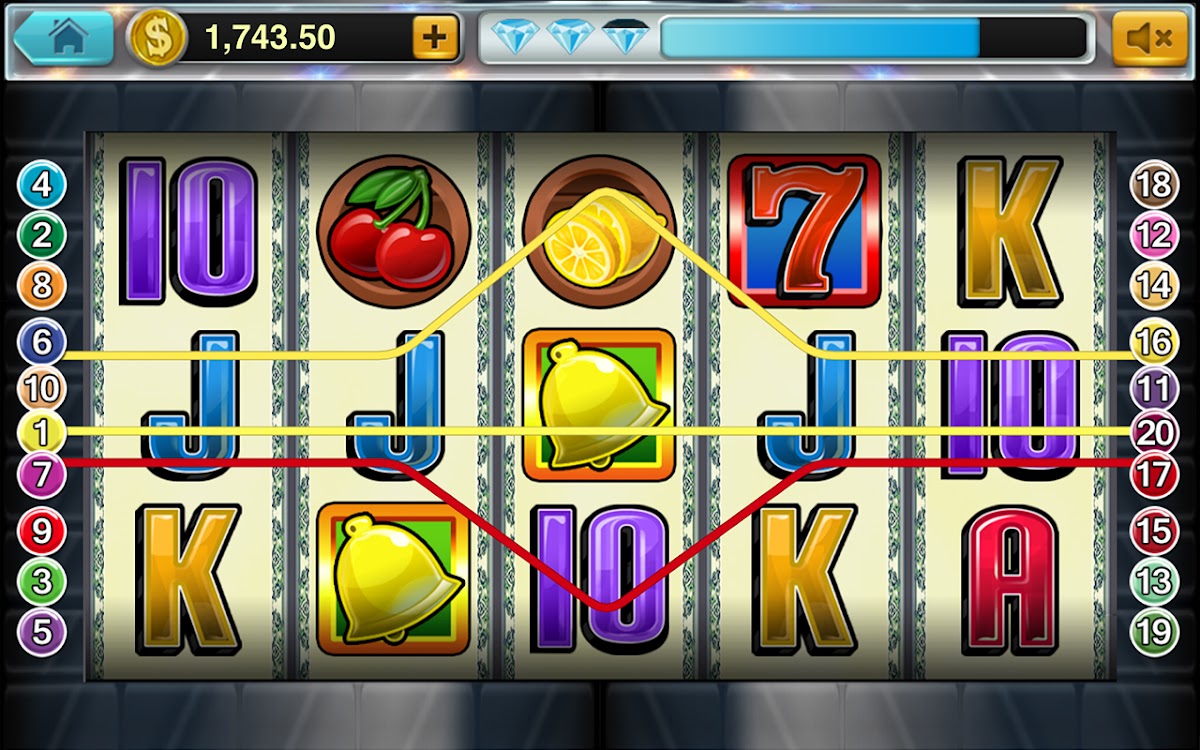
Task: Select the yellow payline 1 marker
Action: click(x=42, y=433)
